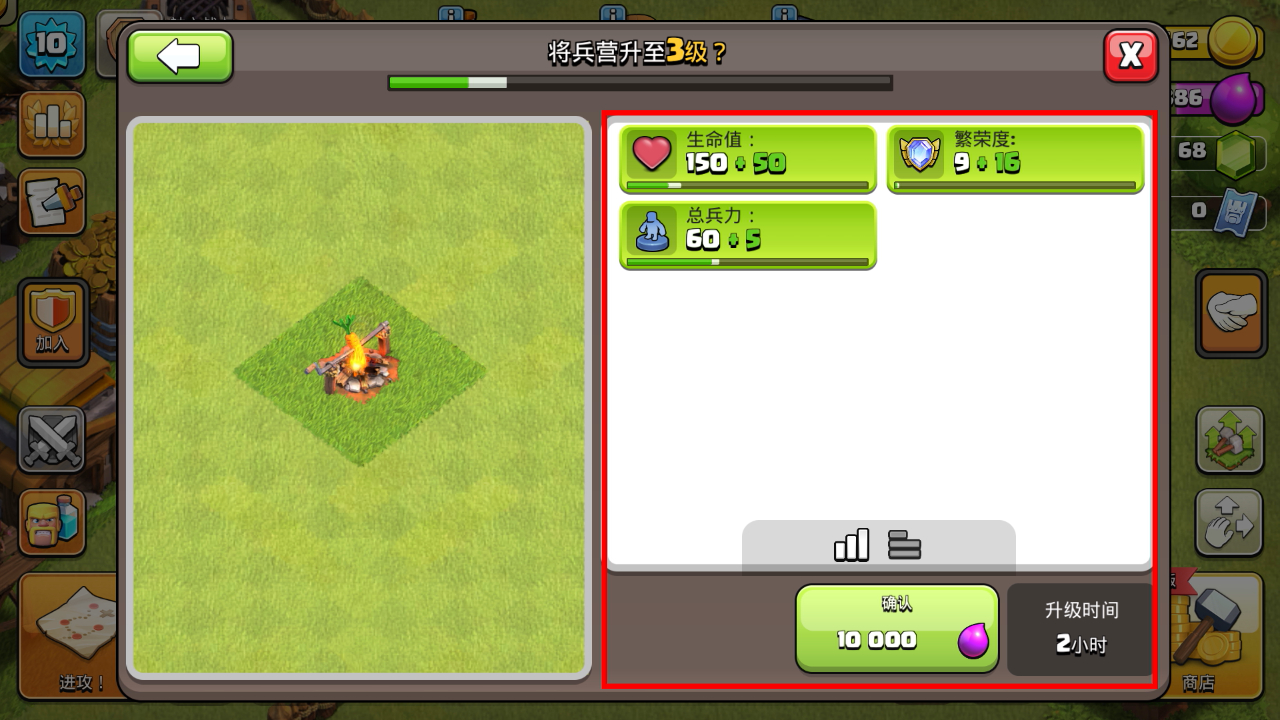Select the 总兵力 troop capacity stat card
The image size is (1280, 720).
(748, 235)
